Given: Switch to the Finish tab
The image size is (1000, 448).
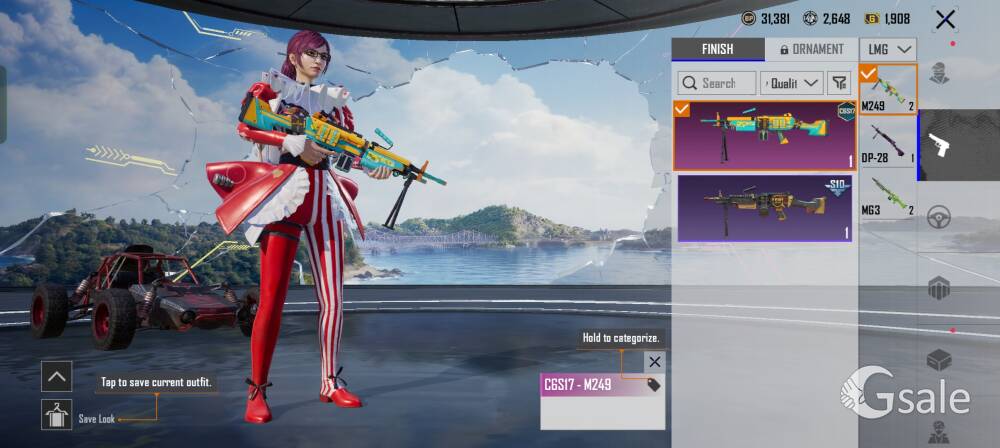Looking at the screenshot, I should point(717,49).
